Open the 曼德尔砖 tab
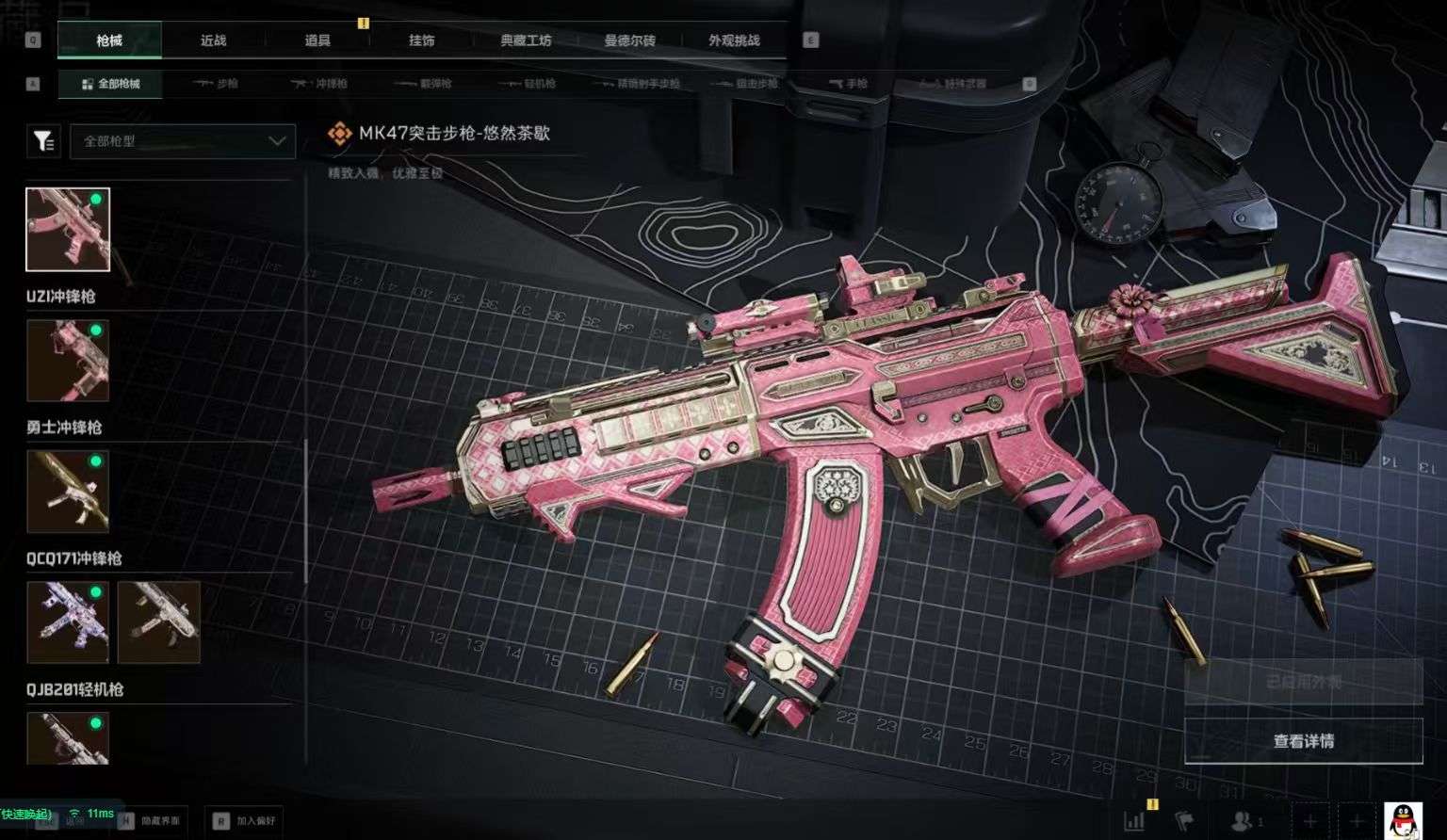This screenshot has width=1447, height=840. pos(630,40)
